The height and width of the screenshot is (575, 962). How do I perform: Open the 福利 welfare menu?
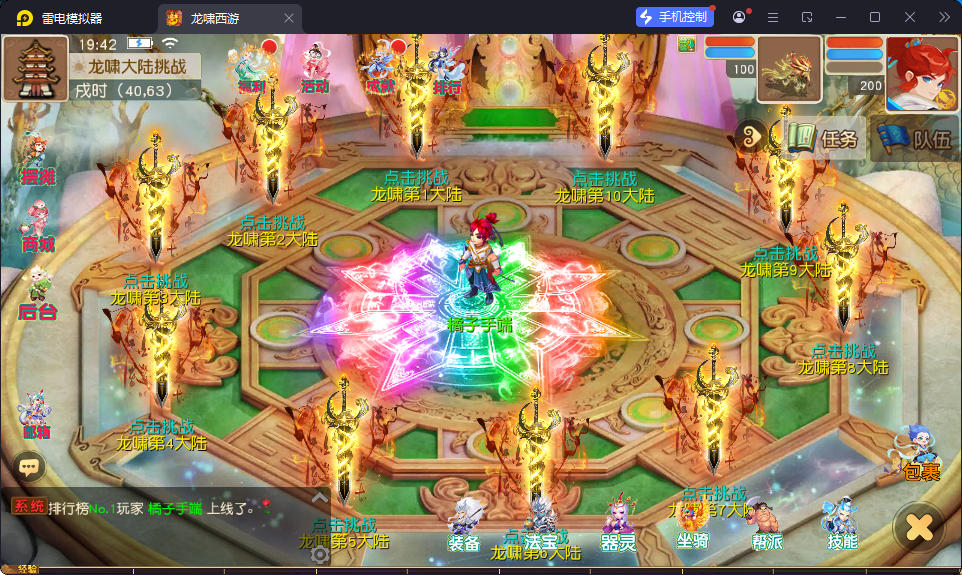pos(250,68)
